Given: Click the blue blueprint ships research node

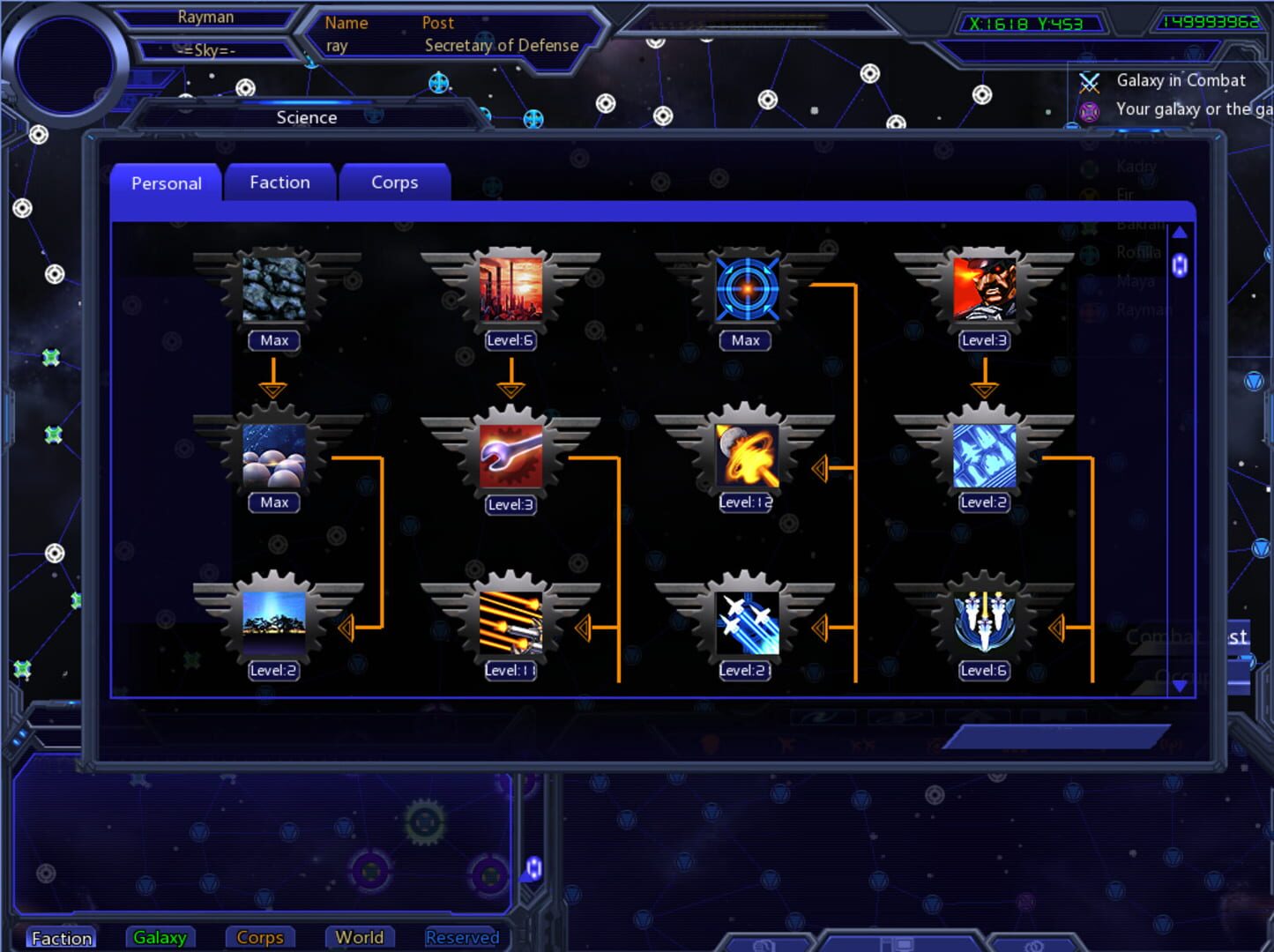Looking at the screenshot, I should pyautogui.click(x=983, y=457).
